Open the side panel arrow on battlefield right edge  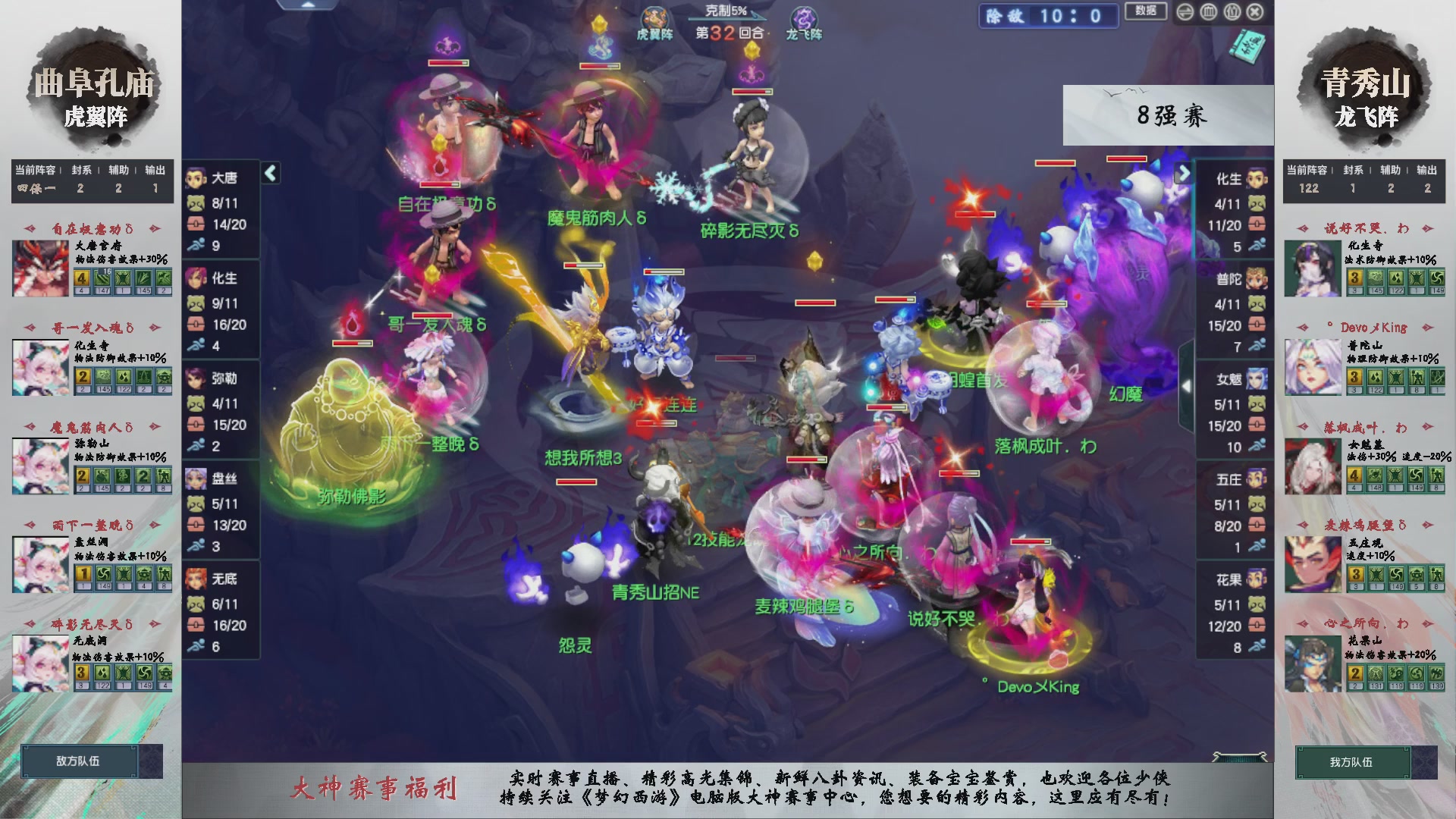coord(1188,384)
